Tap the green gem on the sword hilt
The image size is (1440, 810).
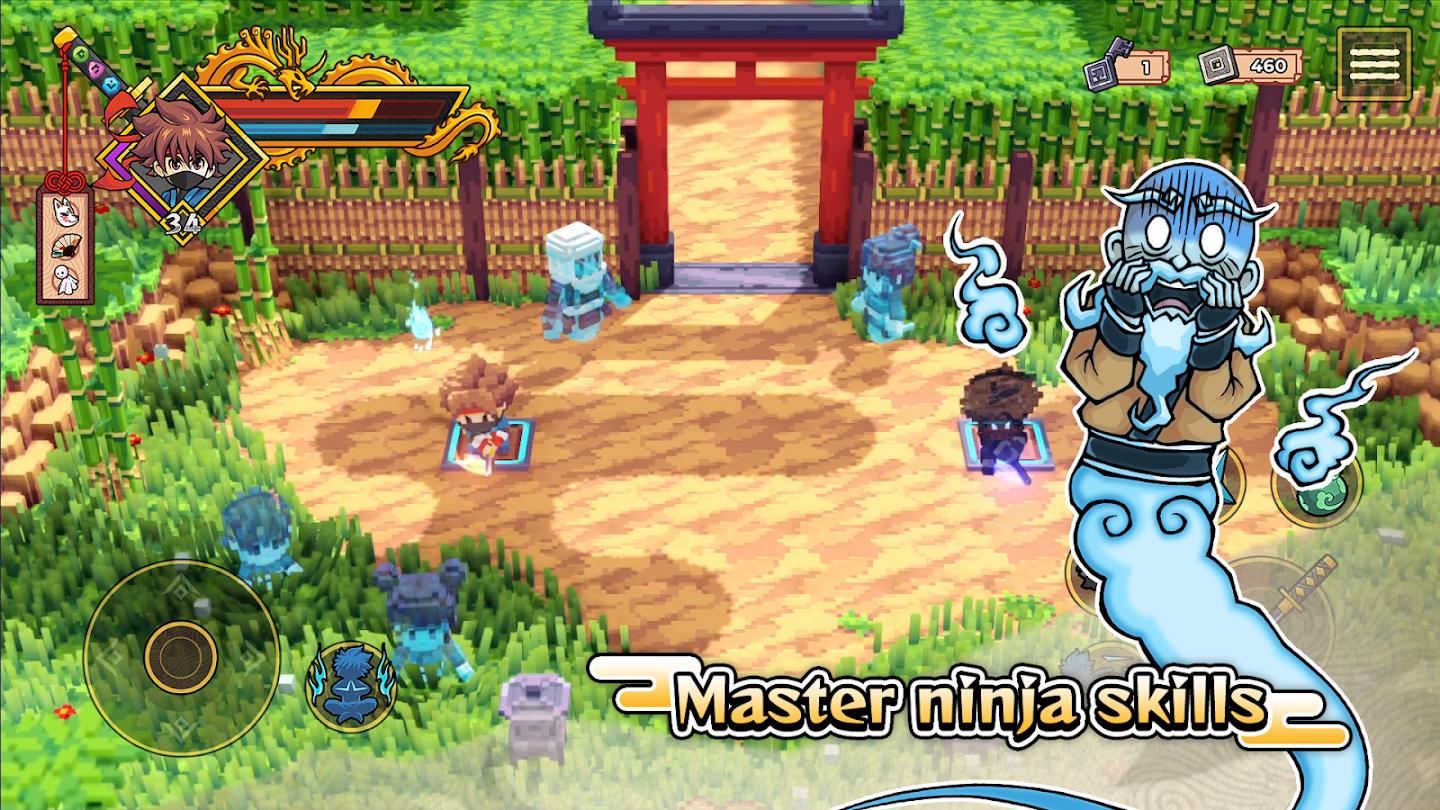point(79,53)
